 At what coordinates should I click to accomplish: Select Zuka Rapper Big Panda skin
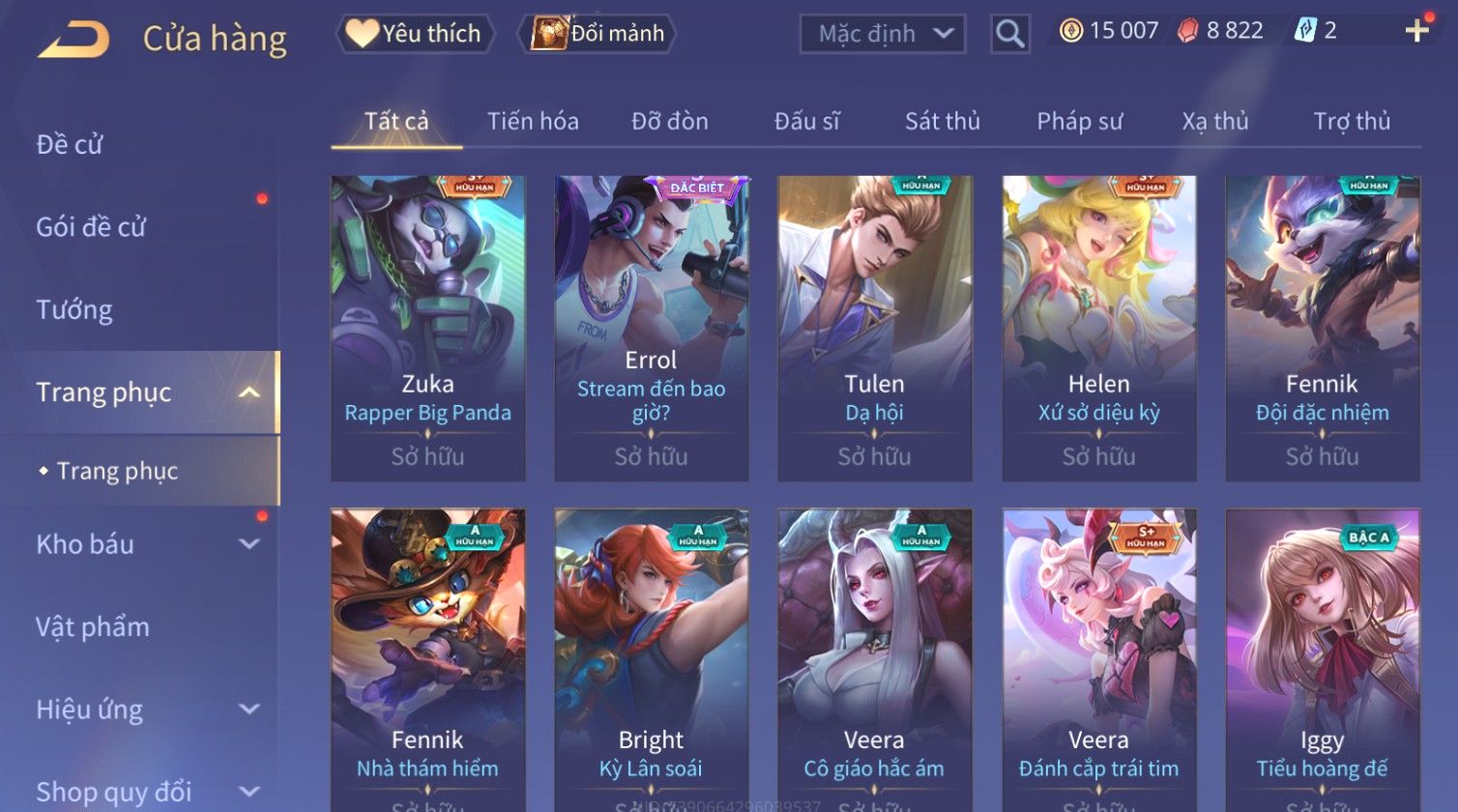pos(427,328)
